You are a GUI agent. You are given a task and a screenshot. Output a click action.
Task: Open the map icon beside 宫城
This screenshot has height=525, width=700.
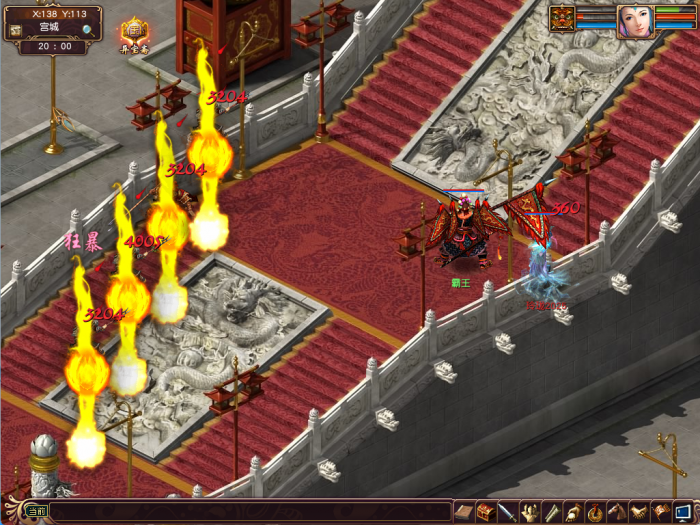click(x=16, y=29)
